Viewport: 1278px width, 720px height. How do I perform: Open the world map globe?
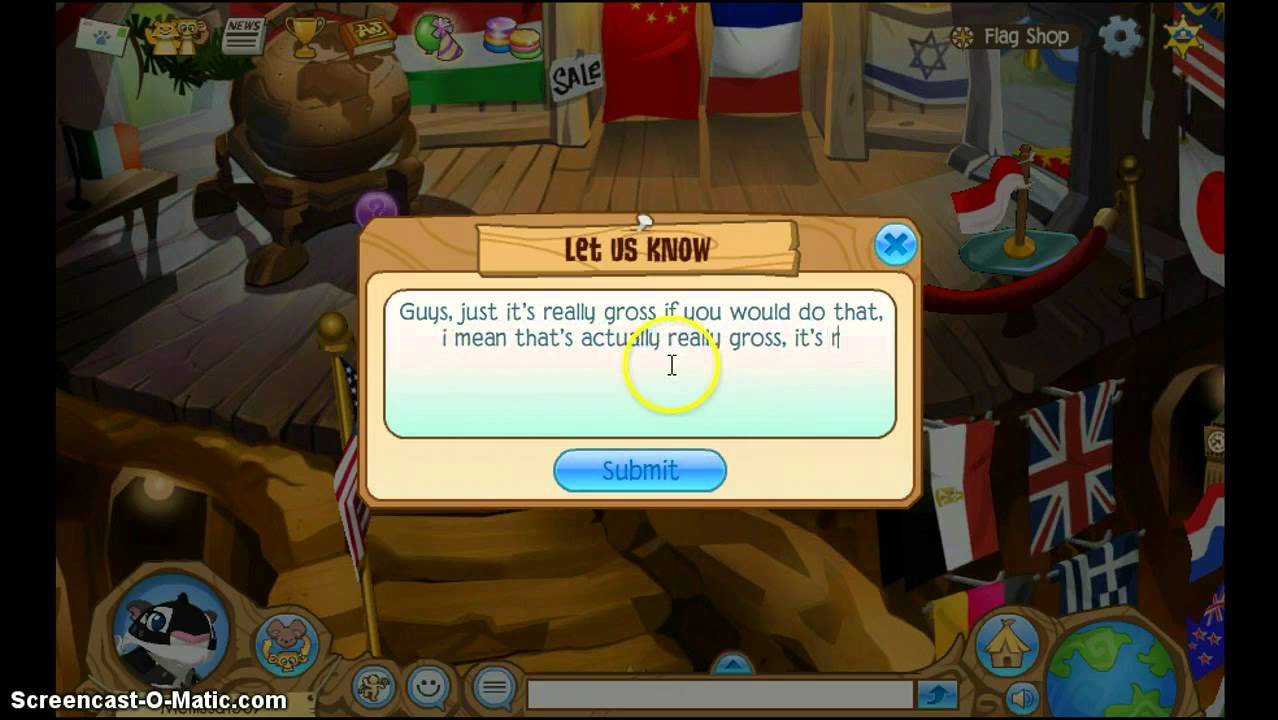click(x=1110, y=668)
